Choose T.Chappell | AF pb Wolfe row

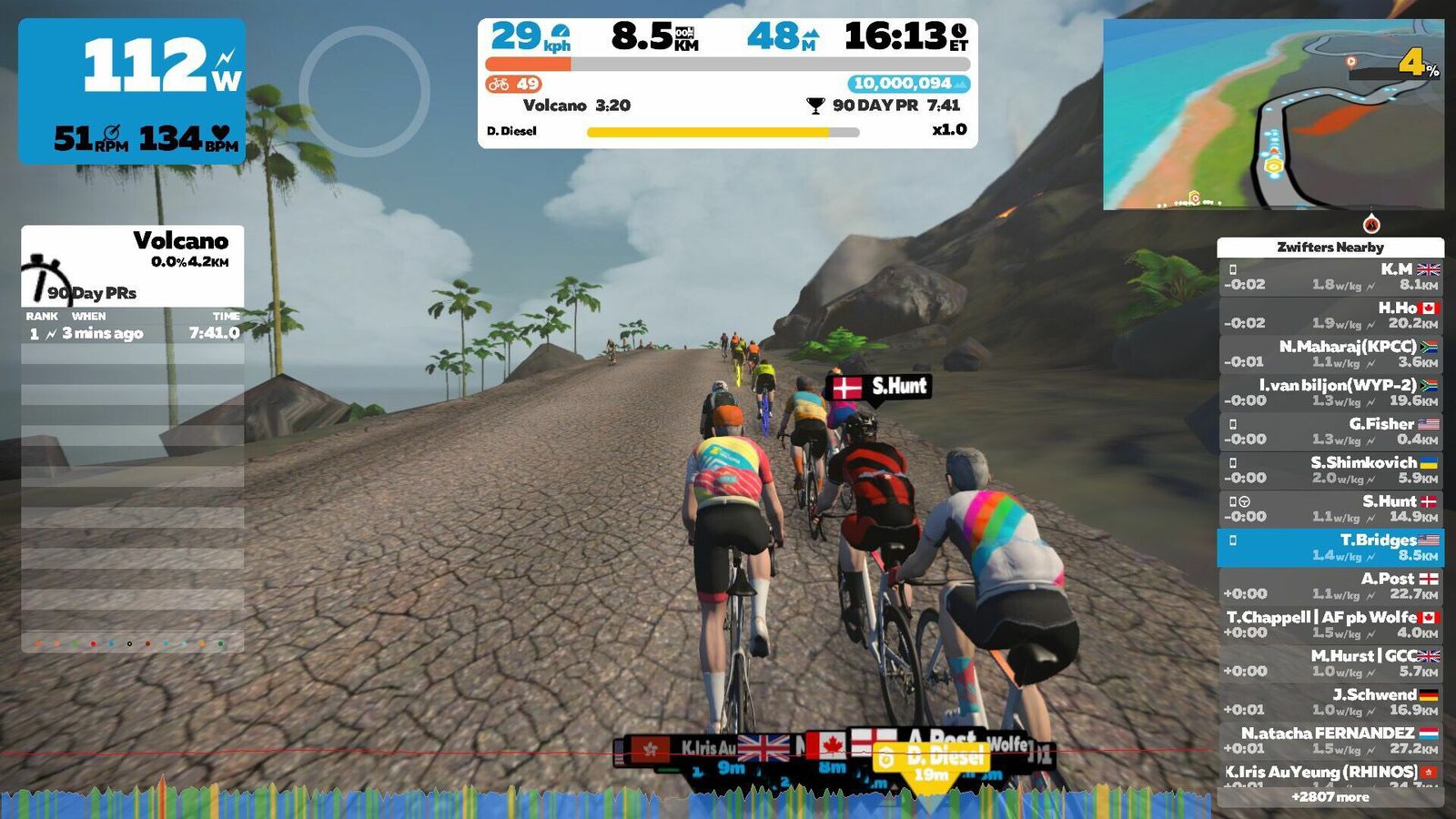1330,624
